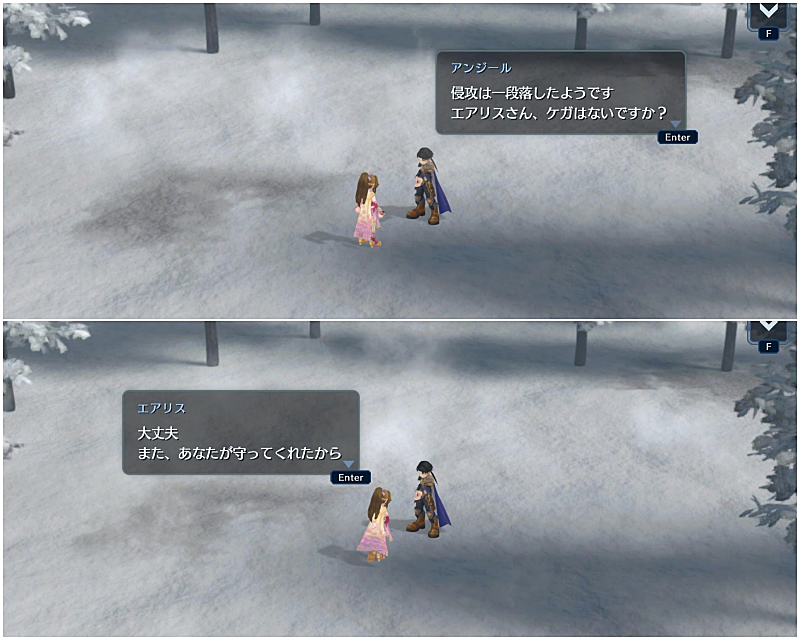Click the continue arrow in アンジール's dialogue
Viewport: 800px width, 640px height.
(675, 124)
